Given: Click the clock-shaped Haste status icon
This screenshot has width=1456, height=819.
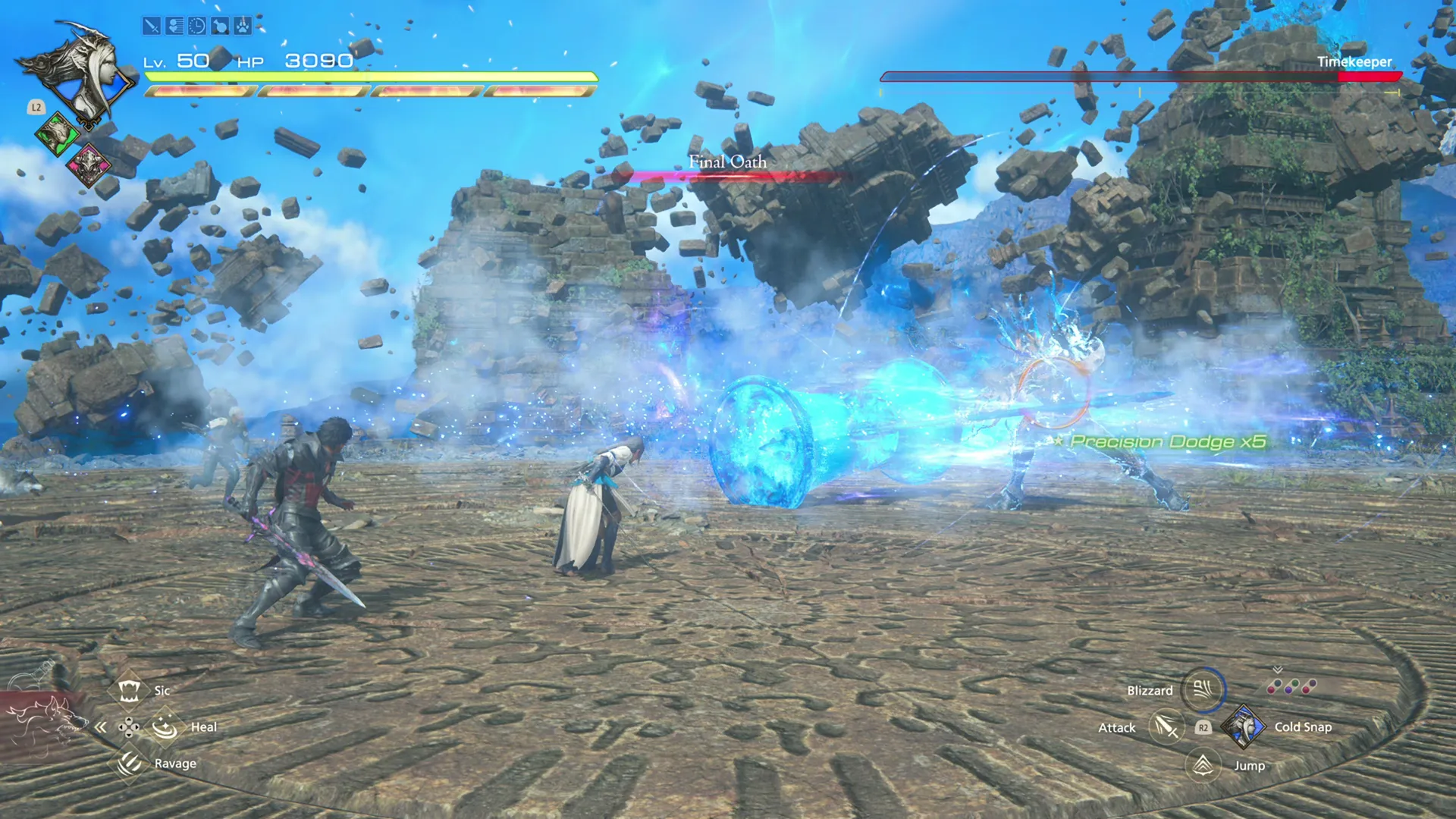Looking at the screenshot, I should tap(197, 27).
